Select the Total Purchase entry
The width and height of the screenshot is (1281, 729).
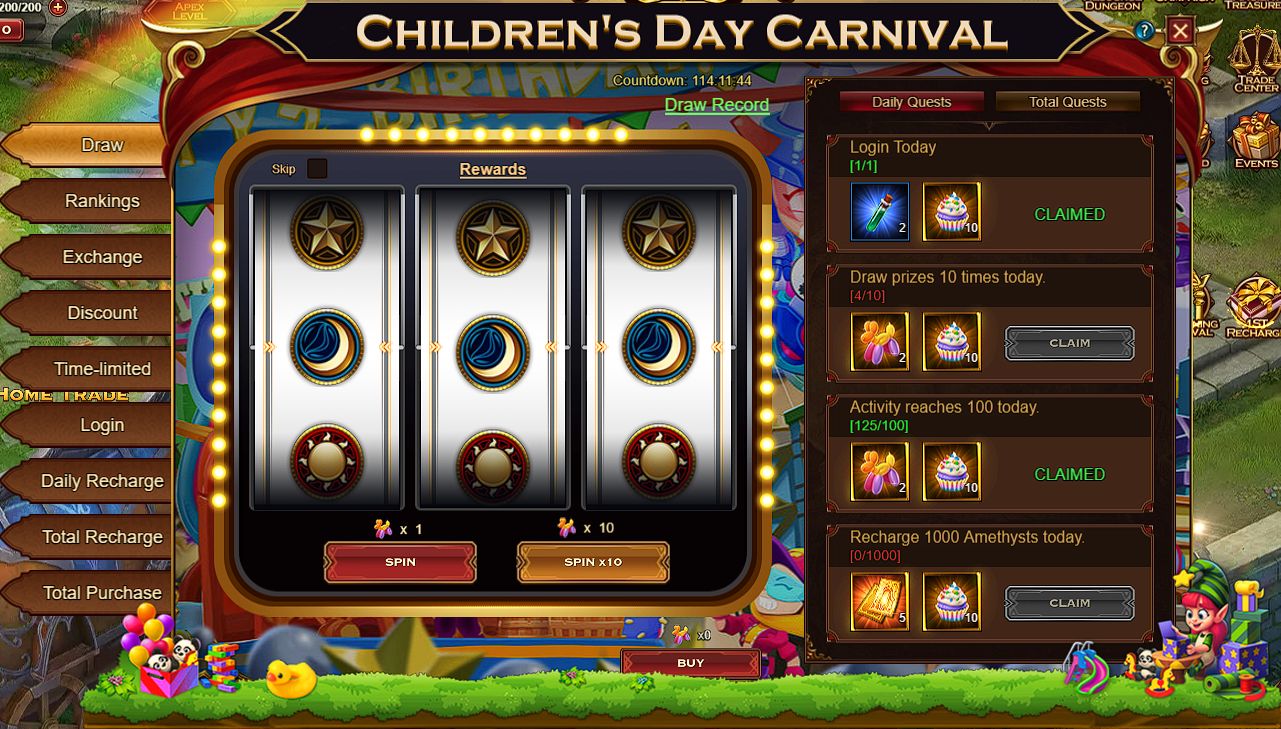[101, 593]
